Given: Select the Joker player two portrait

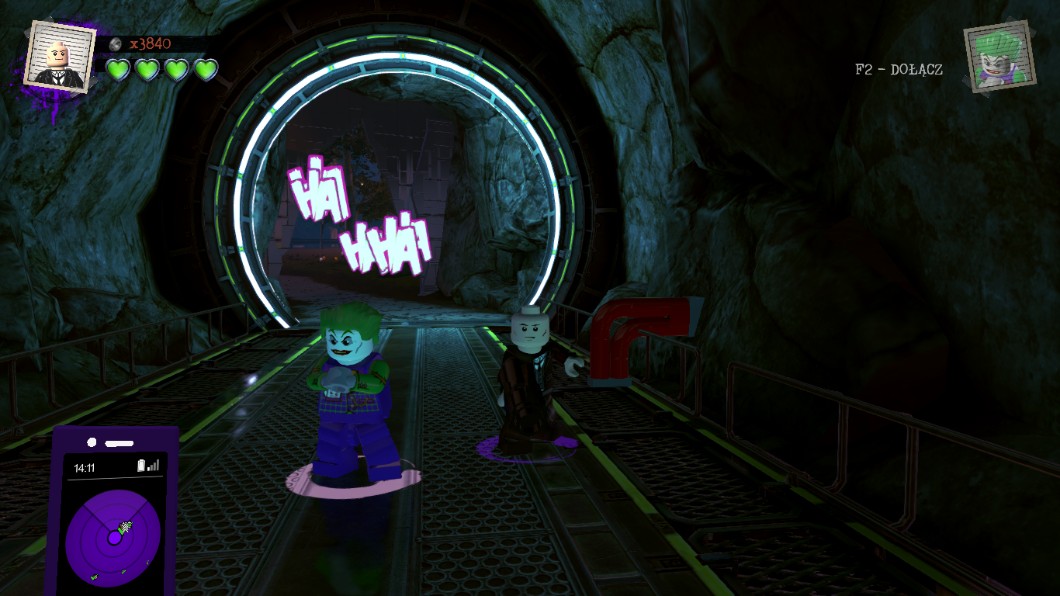Looking at the screenshot, I should 999,57.
